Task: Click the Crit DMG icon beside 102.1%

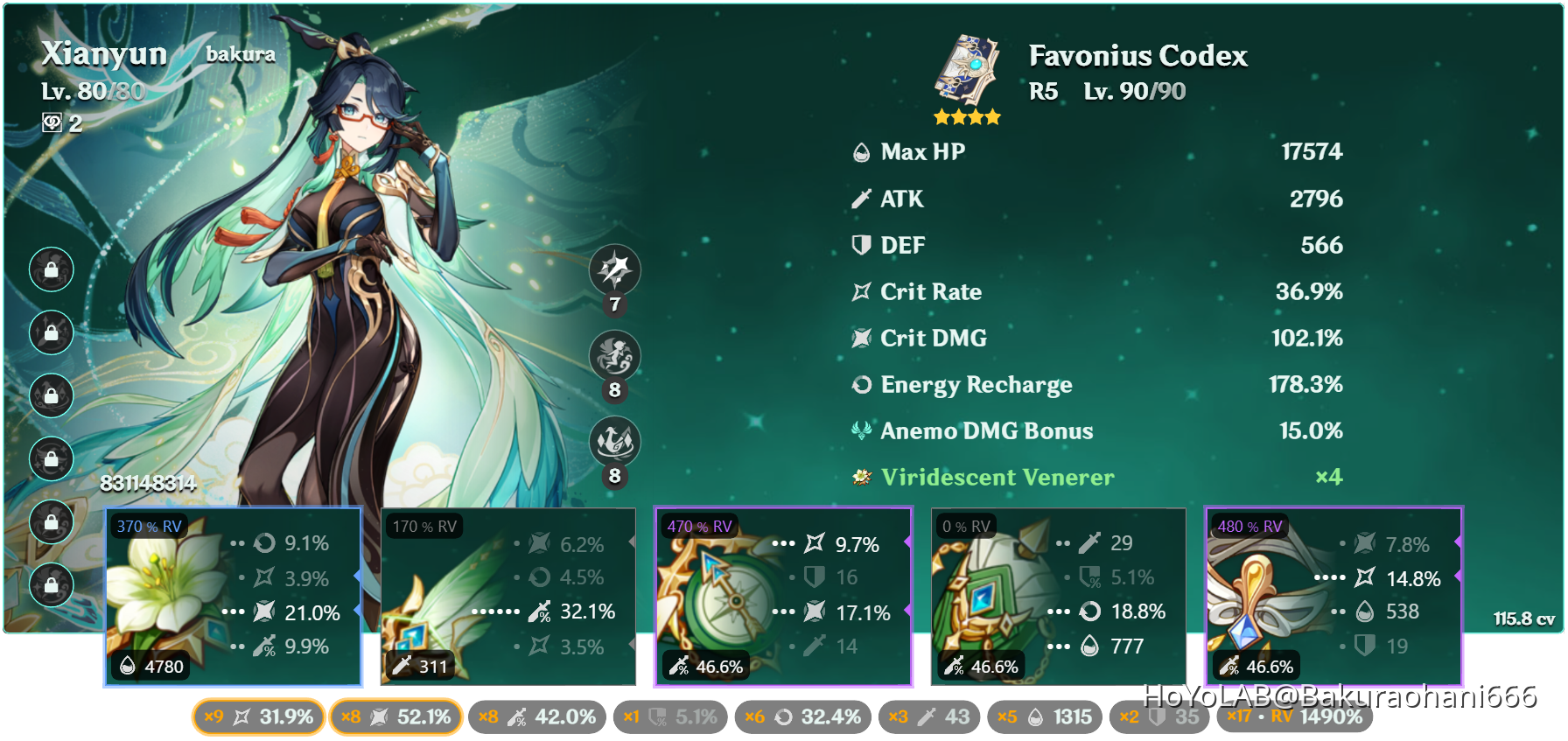Action: tap(860, 338)
